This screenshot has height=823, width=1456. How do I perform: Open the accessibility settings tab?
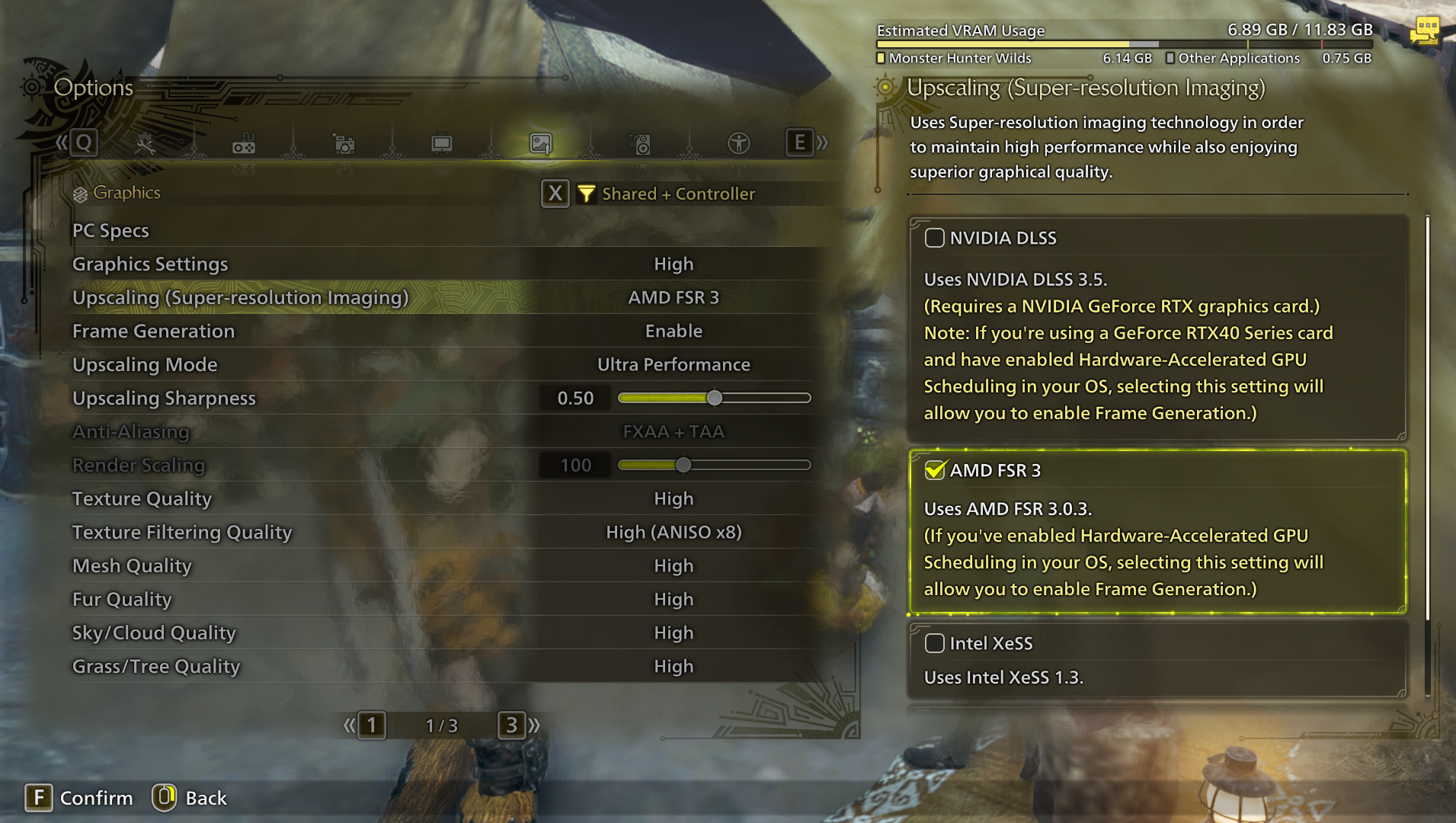pos(738,143)
